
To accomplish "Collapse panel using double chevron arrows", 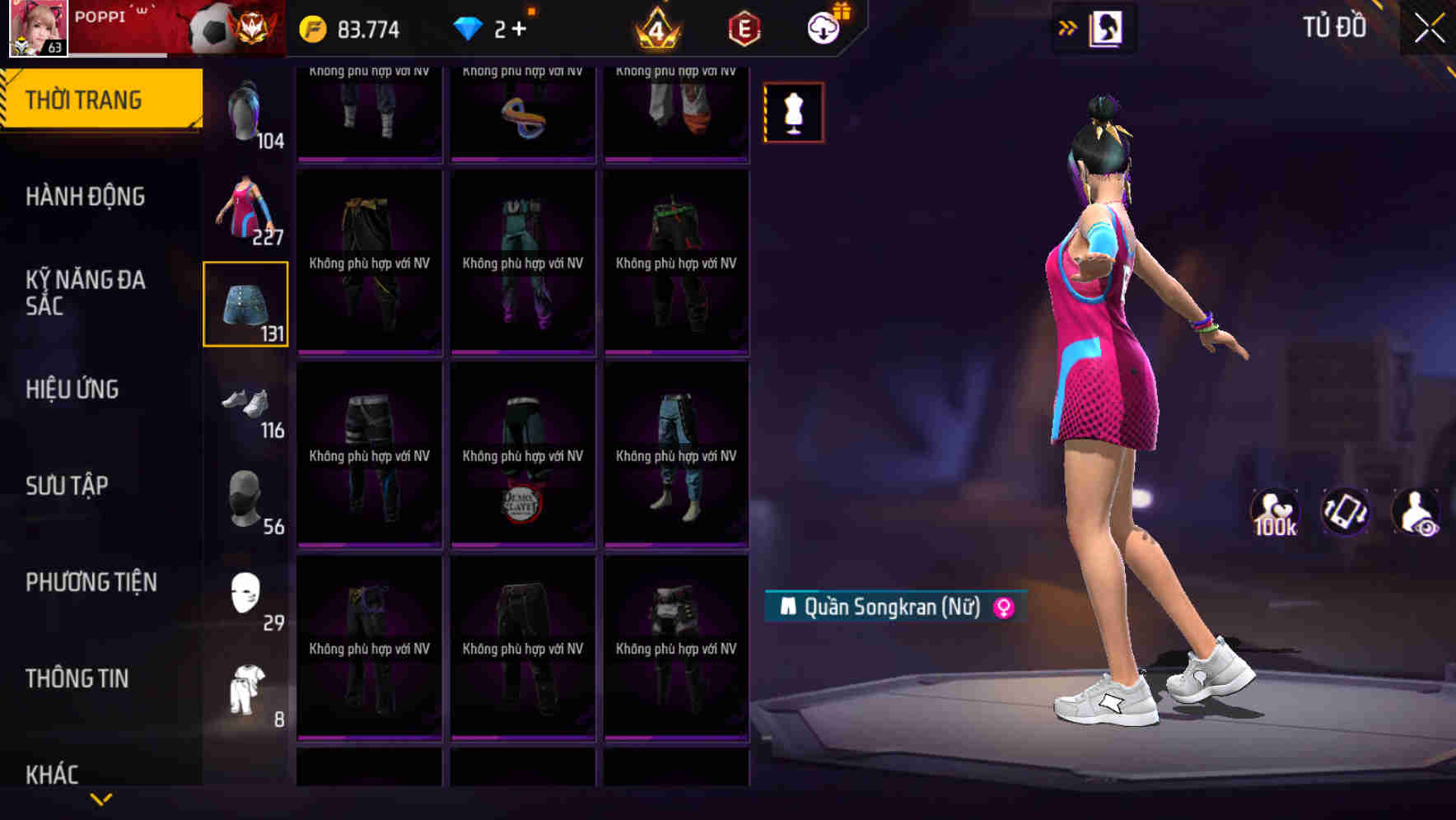I will click(1067, 27).
